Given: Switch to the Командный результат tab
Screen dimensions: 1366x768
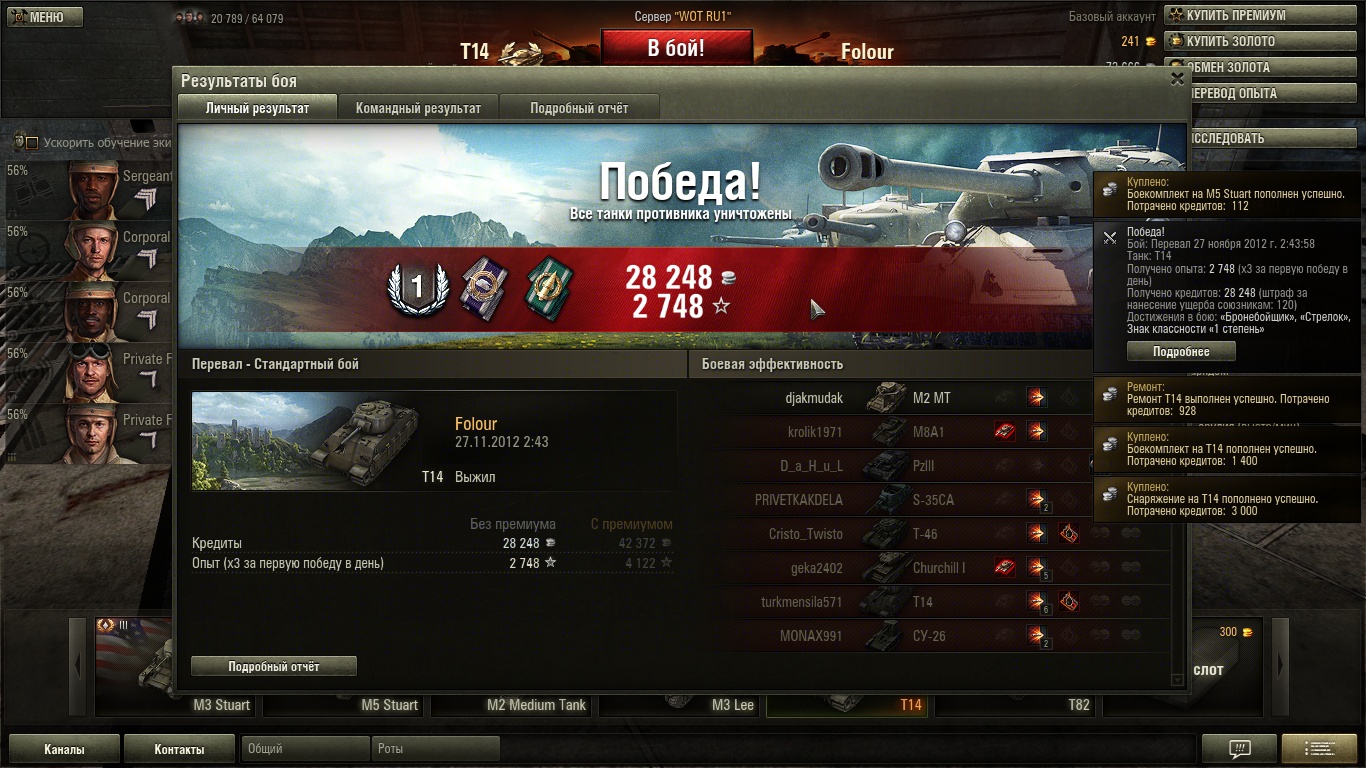Looking at the screenshot, I should click(418, 108).
